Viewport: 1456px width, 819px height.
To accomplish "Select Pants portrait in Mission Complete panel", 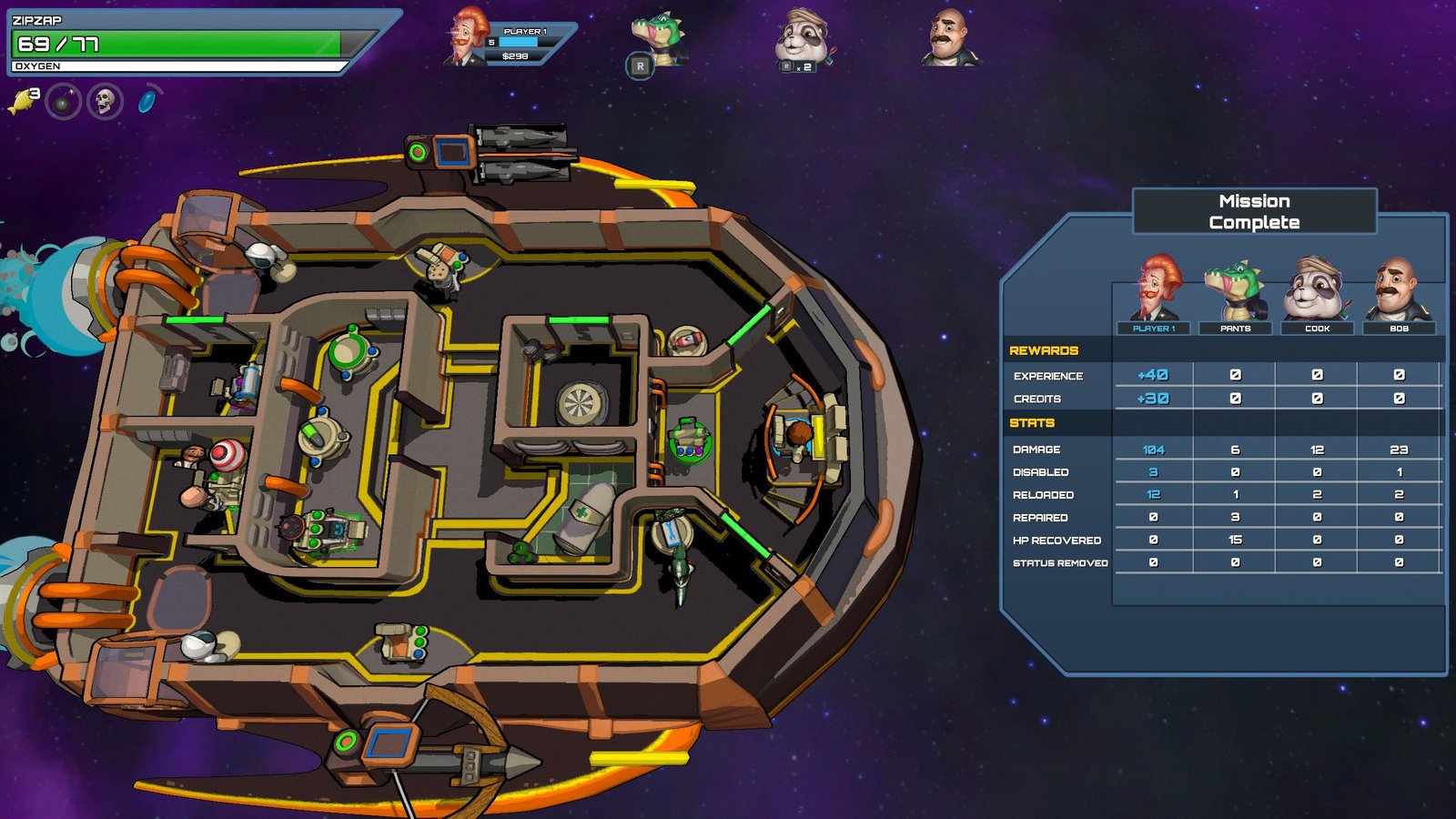I will (1235, 291).
